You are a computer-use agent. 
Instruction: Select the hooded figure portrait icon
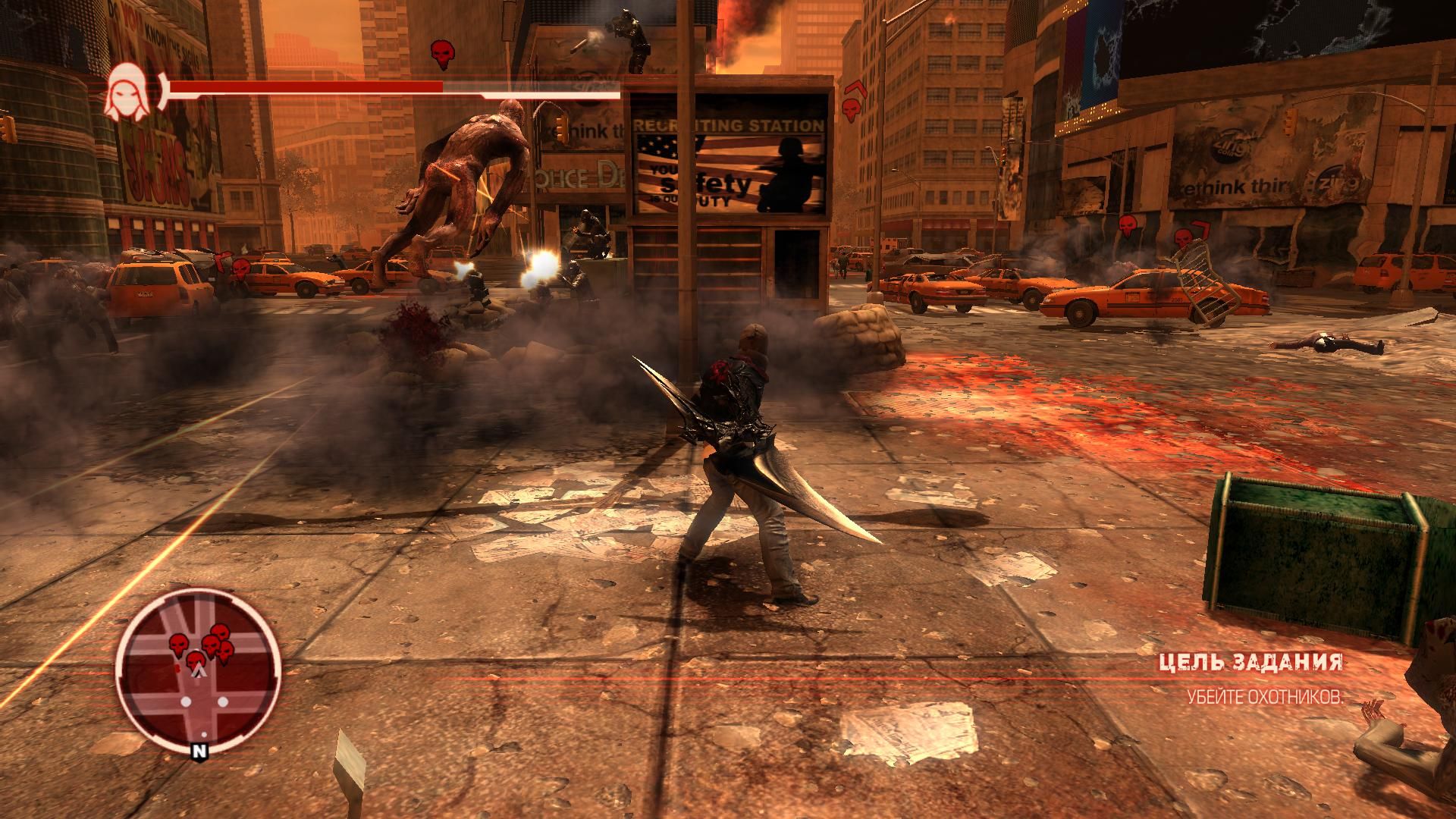(x=127, y=92)
